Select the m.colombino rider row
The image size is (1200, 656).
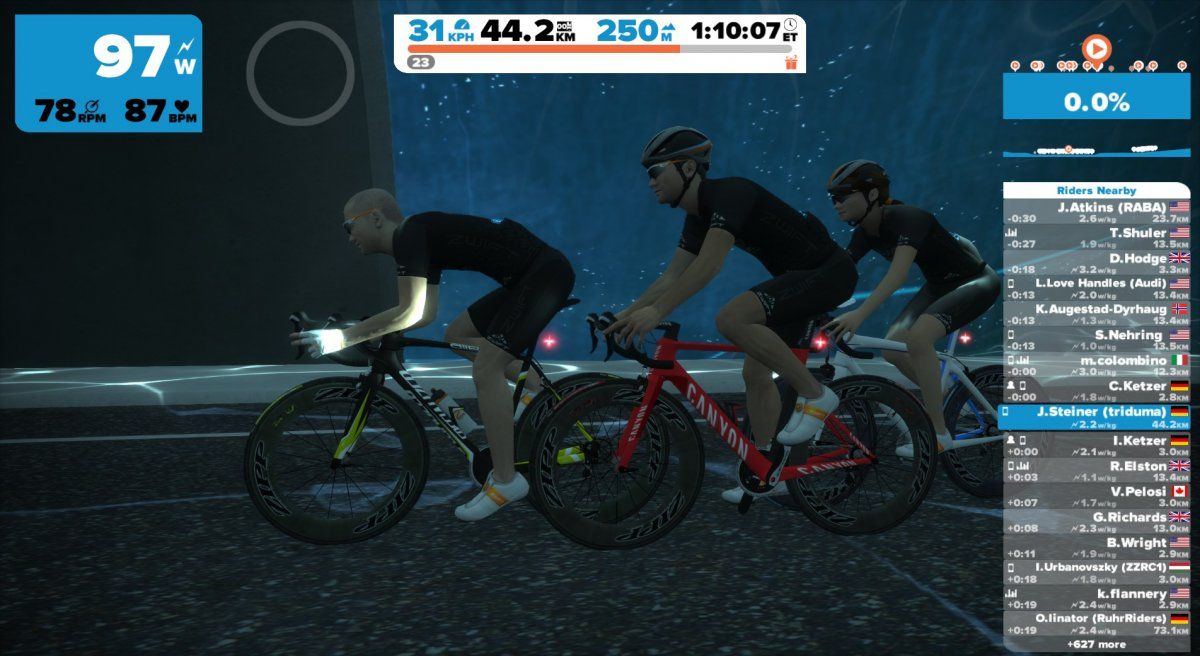(1097, 365)
